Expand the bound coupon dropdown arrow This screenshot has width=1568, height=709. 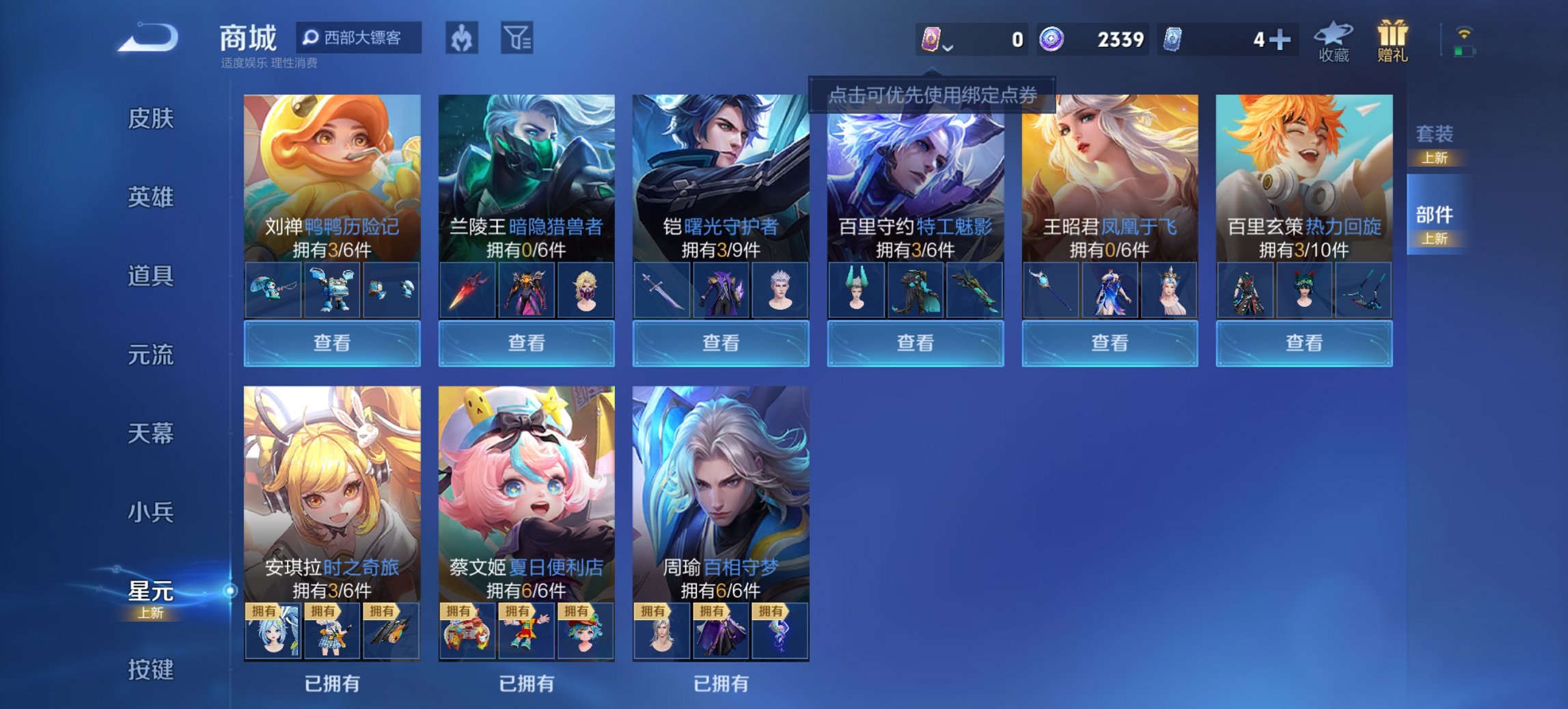(x=948, y=49)
